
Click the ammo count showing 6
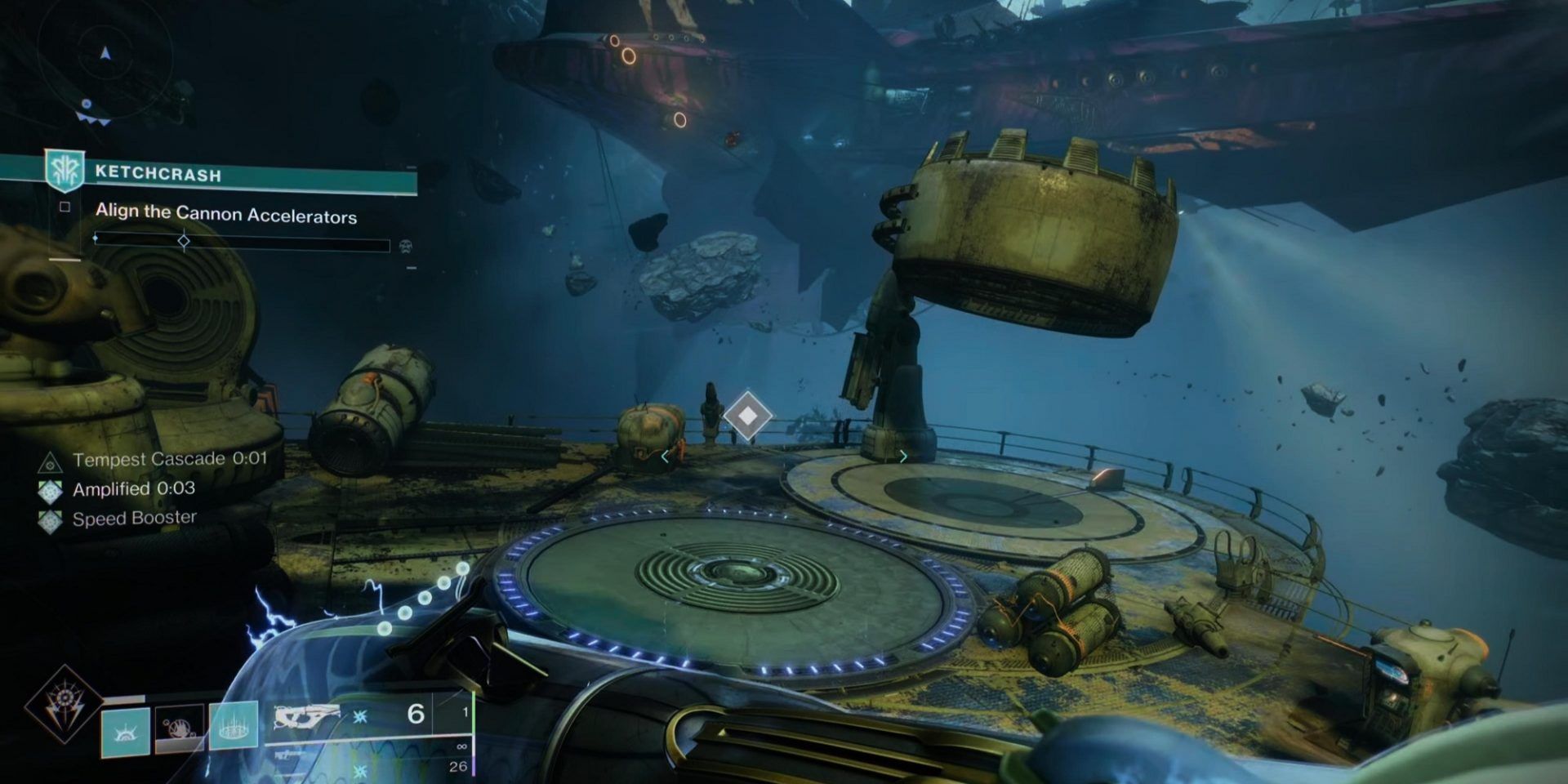(x=417, y=716)
